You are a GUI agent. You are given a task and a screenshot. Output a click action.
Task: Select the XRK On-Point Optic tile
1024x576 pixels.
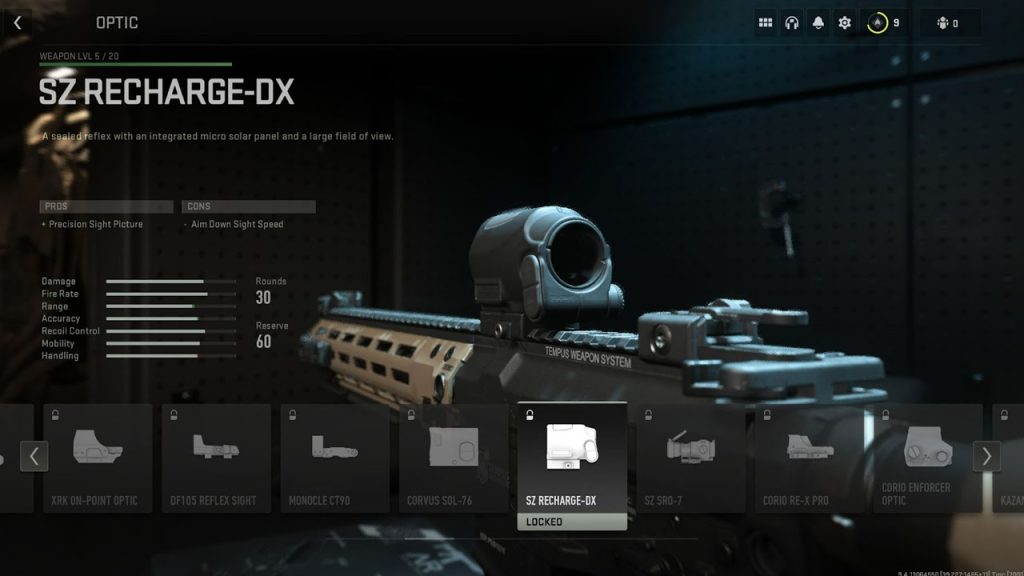[97, 458]
